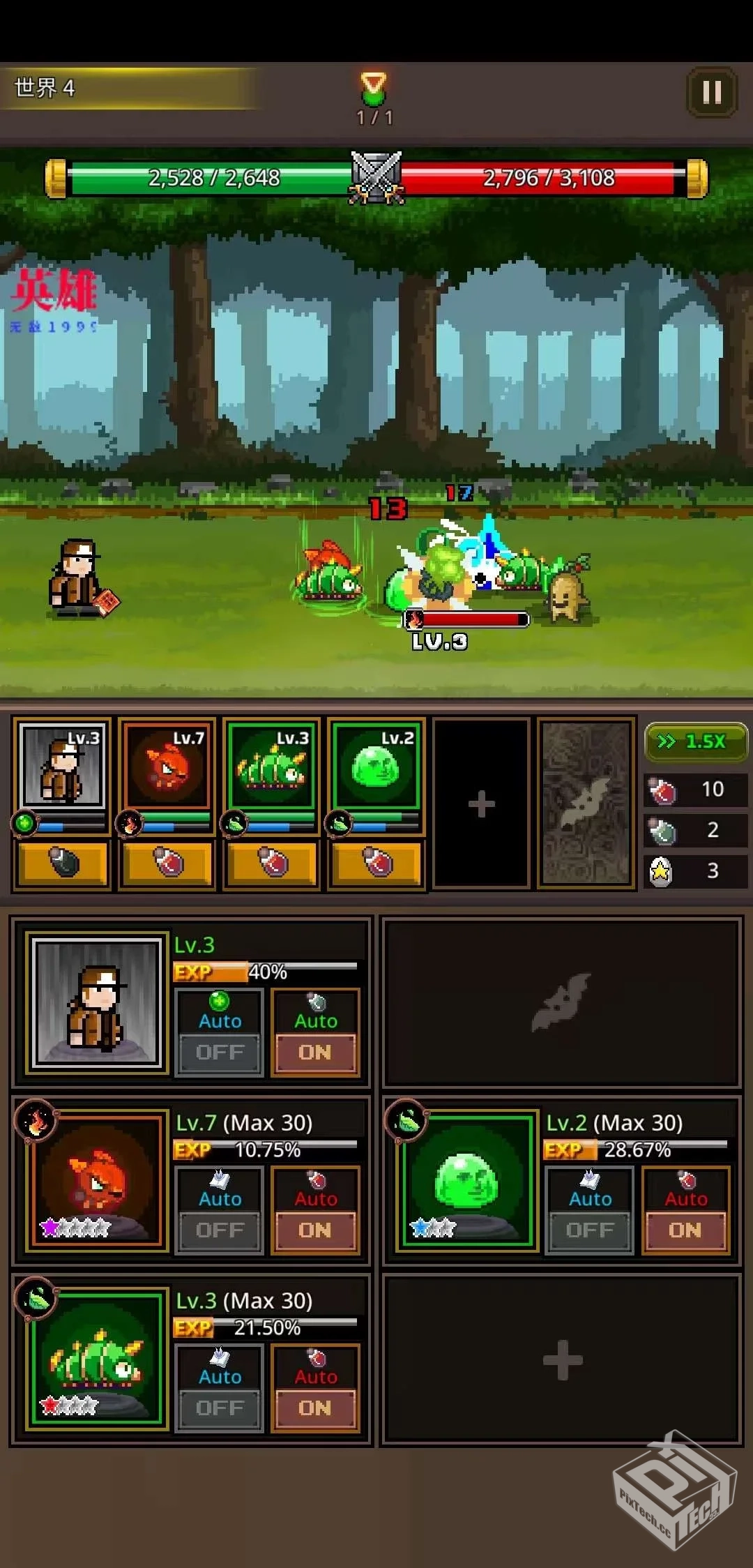
Task: Toggle green slime's auto skill OFF button
Action: [x=590, y=1230]
